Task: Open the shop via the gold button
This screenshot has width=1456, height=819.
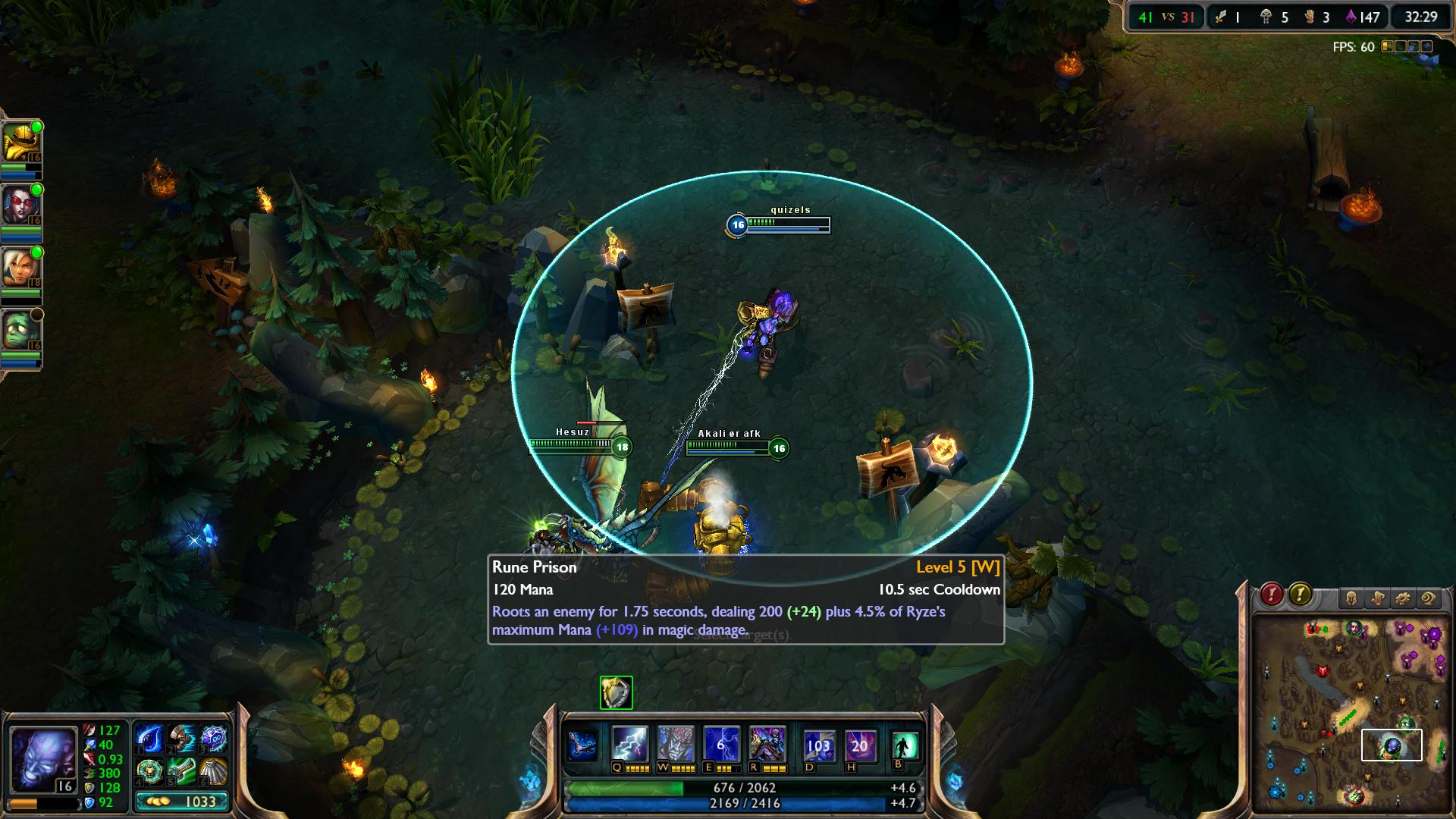Action: coord(181,802)
